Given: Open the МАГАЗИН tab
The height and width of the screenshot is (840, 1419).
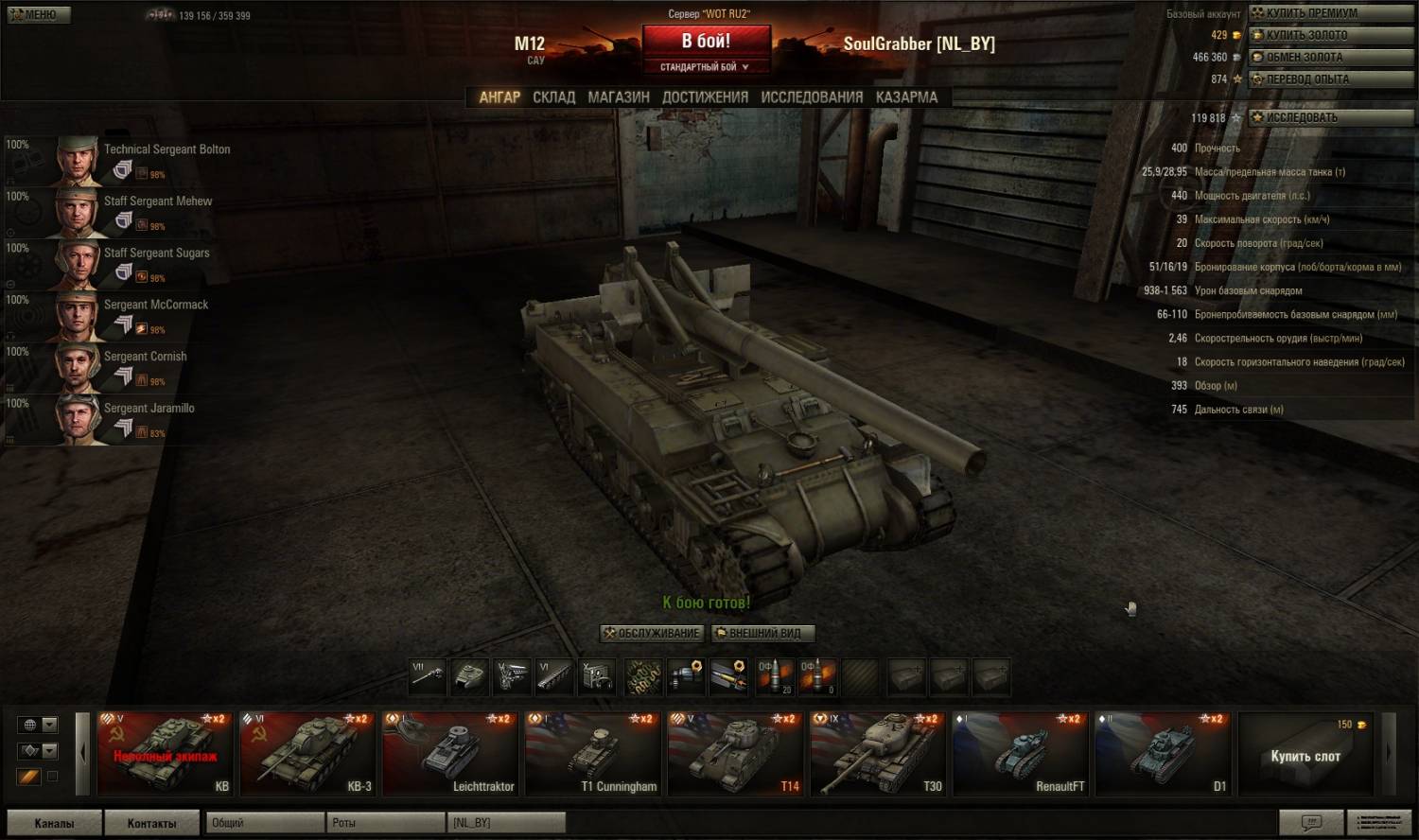Looking at the screenshot, I should 619,97.
